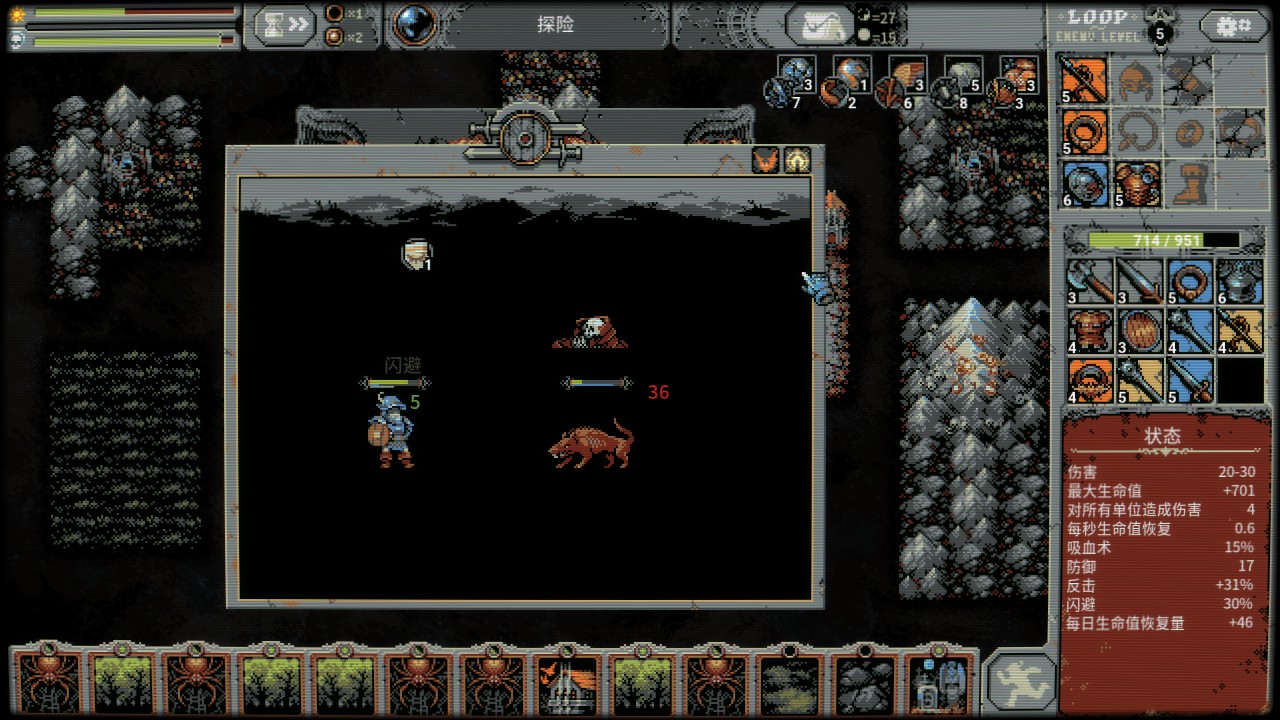Click the retreat running-man button
Screen dimensions: 1280x720
(1022, 681)
